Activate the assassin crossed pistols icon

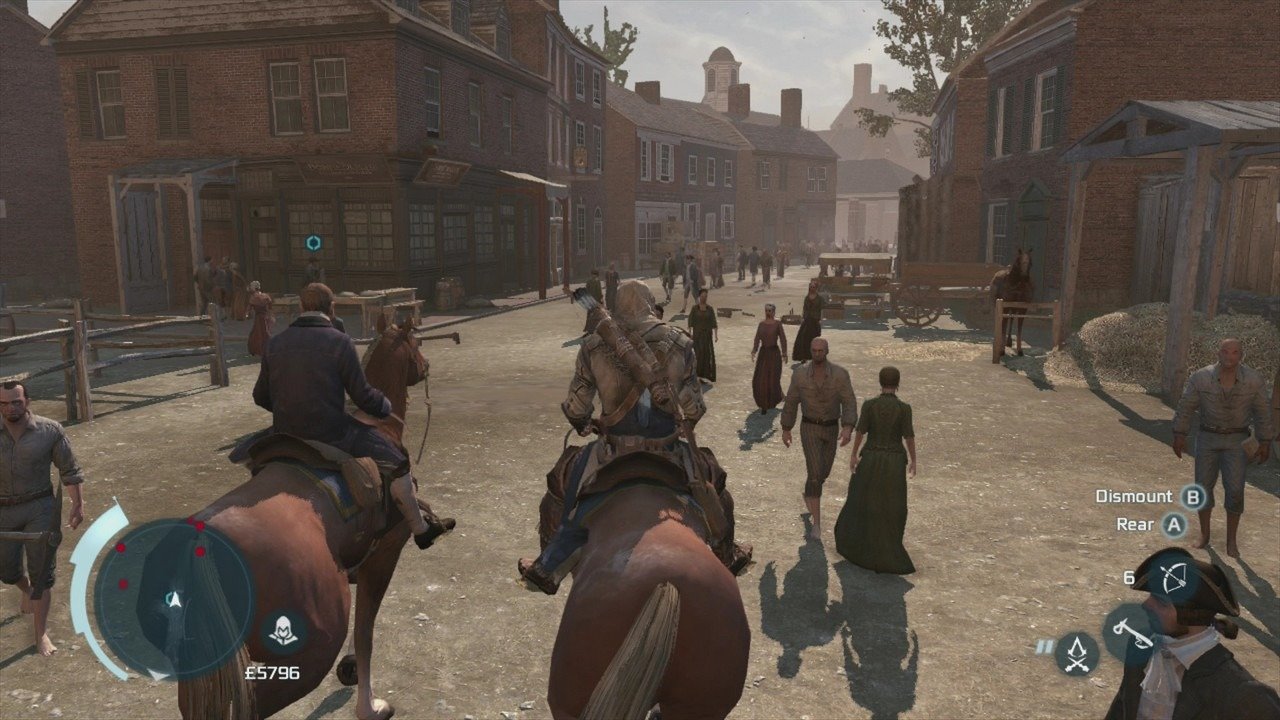coord(1077,652)
